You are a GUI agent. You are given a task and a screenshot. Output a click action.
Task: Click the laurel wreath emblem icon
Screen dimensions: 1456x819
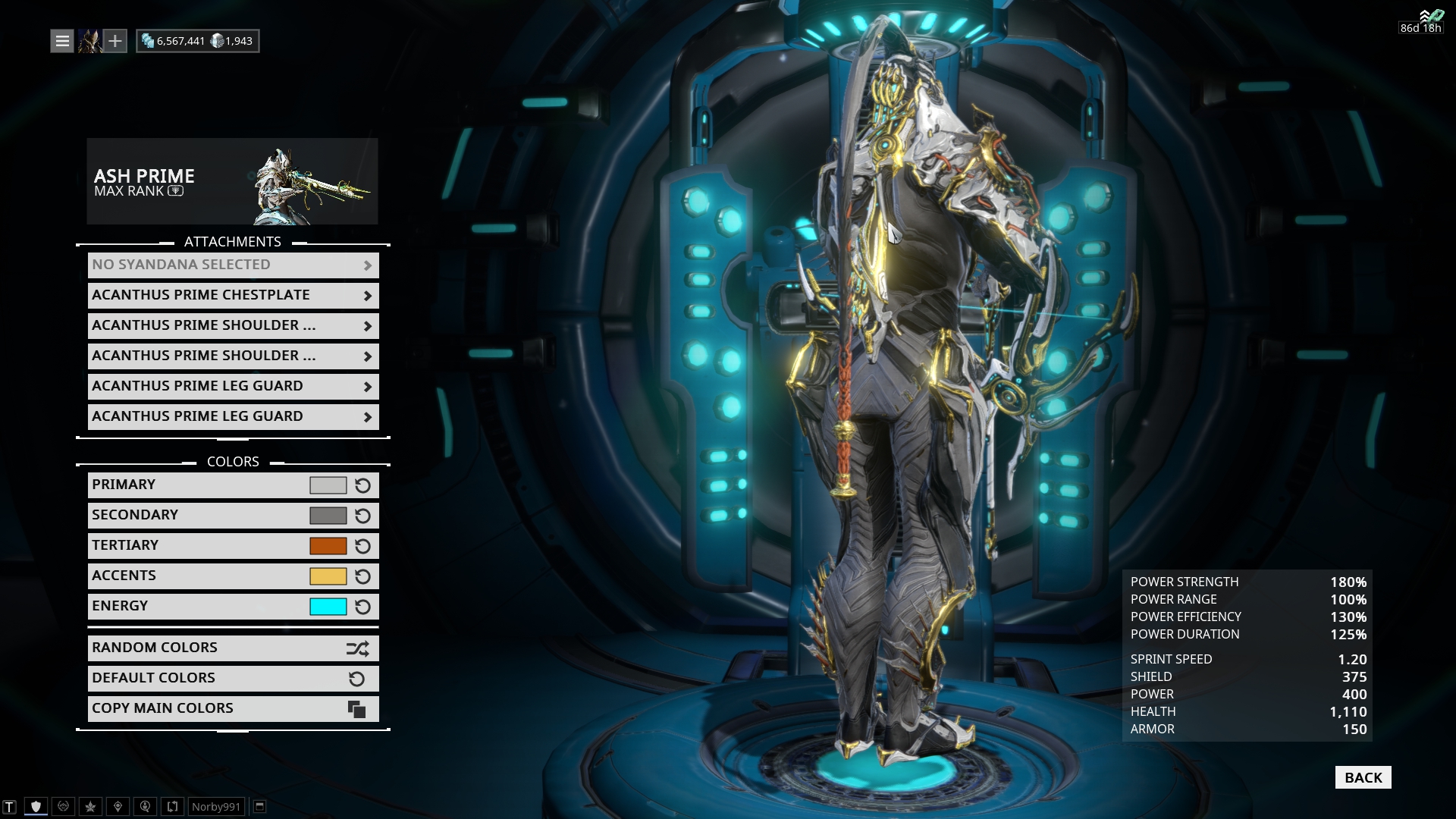click(63, 806)
